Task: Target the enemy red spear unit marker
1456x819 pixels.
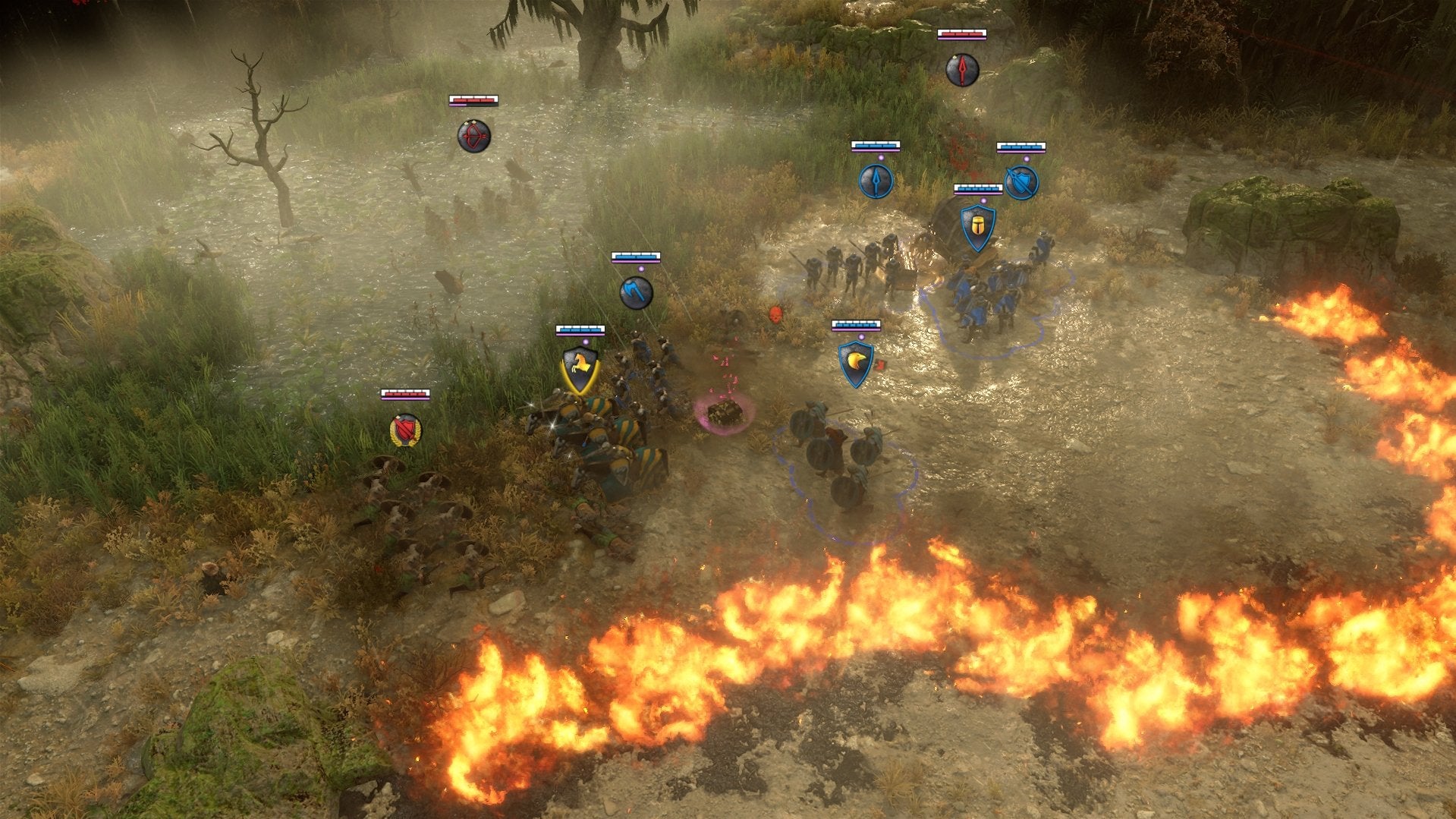Action: [x=962, y=71]
